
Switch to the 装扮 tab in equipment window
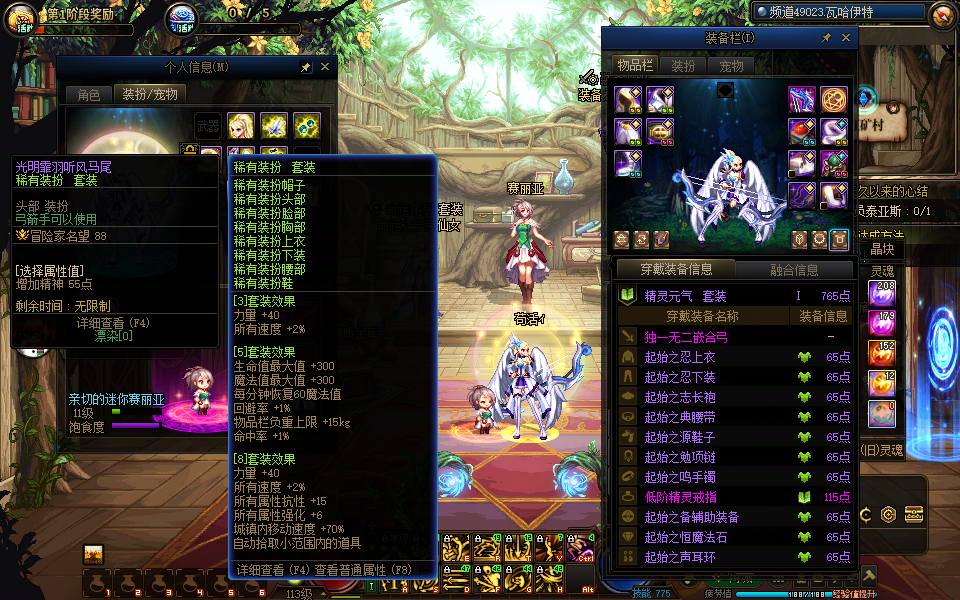coord(683,66)
